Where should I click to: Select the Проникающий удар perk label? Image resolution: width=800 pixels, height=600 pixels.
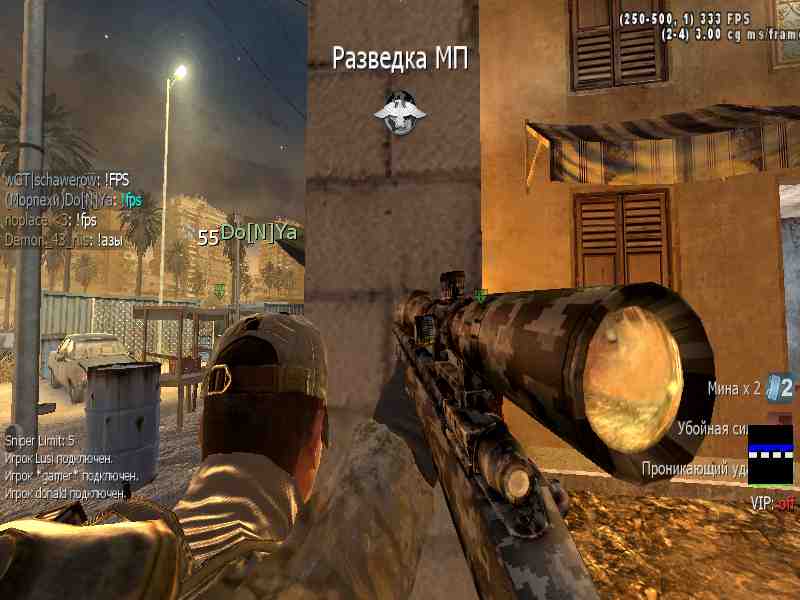click(x=695, y=467)
